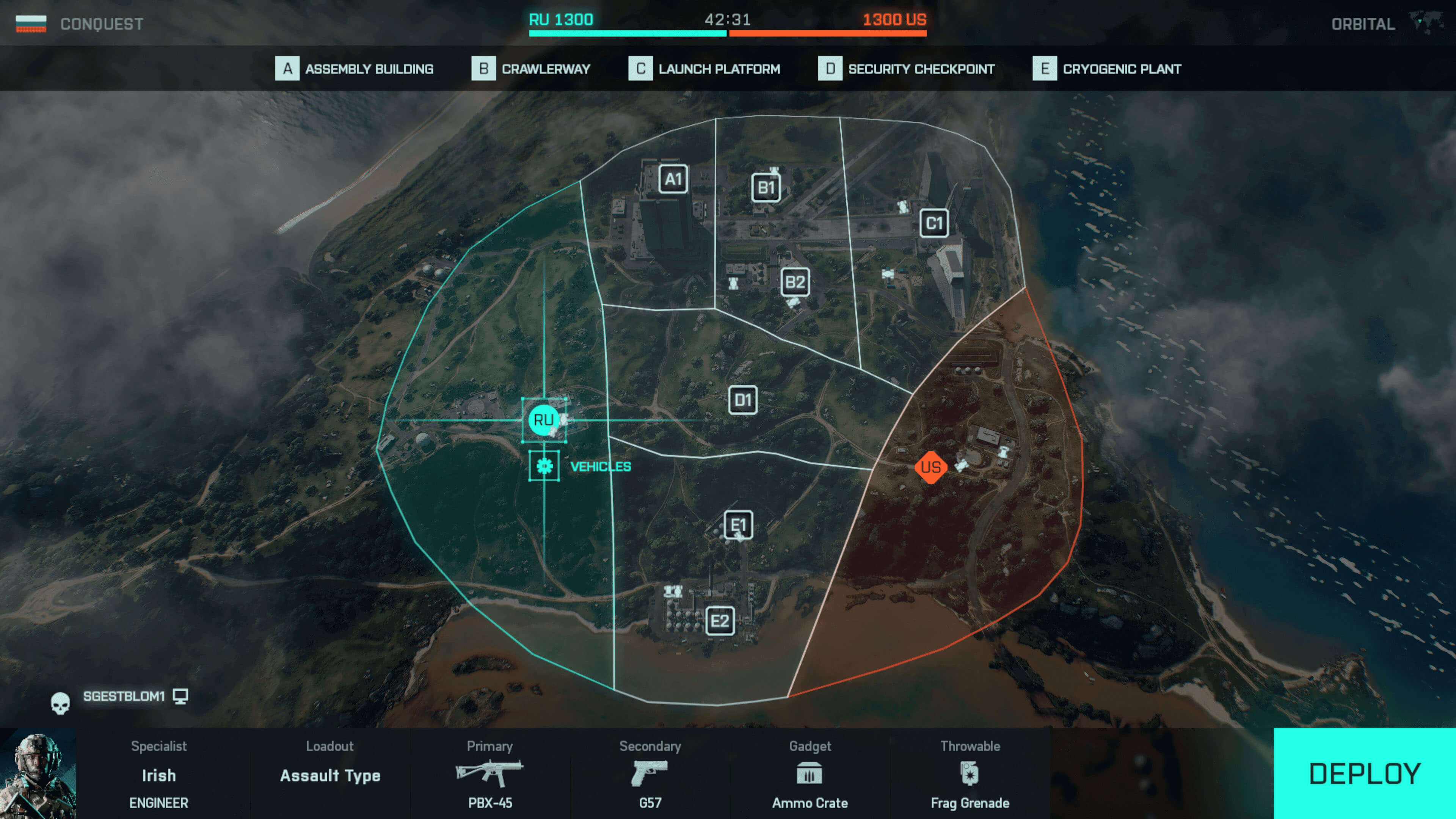
Task: Choose the B1 objective on map
Action: click(766, 188)
